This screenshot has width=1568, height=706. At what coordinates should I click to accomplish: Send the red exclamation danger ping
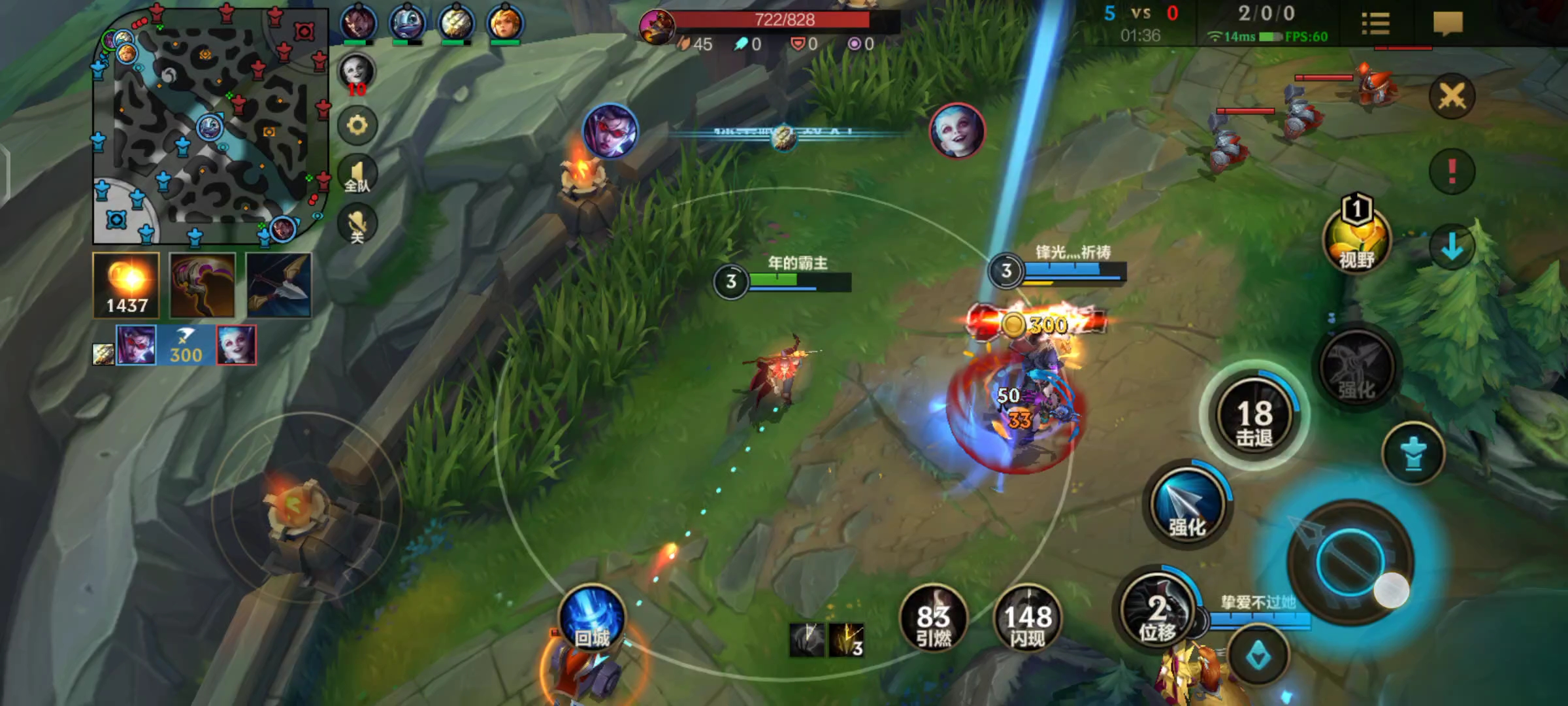point(1452,171)
